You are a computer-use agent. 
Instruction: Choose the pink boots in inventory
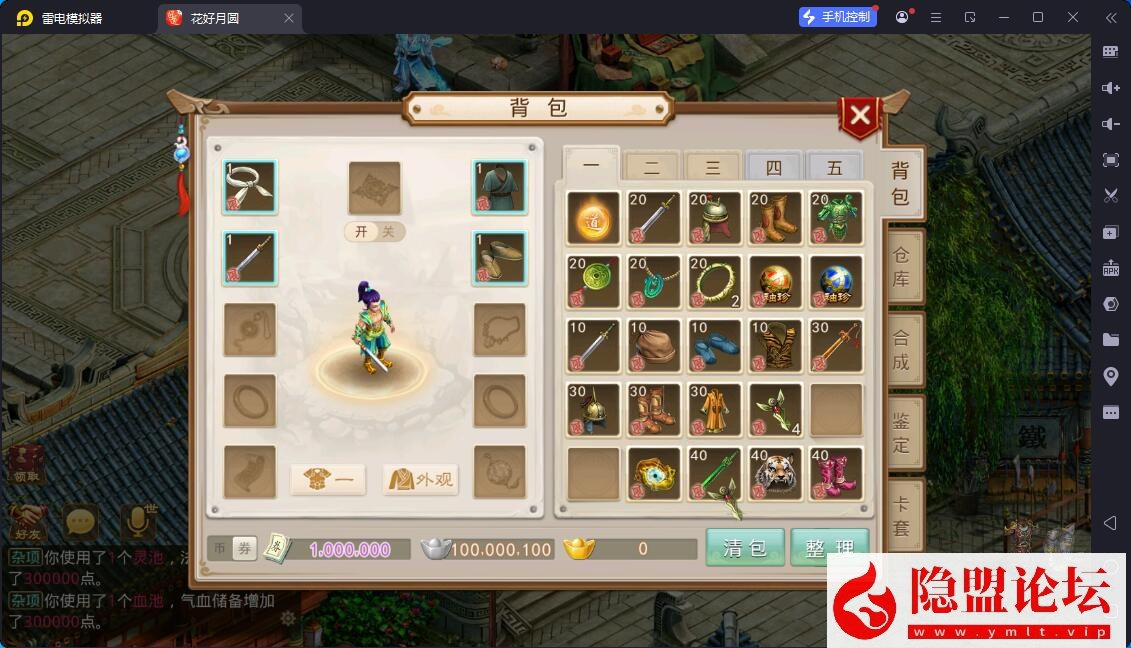(x=836, y=473)
